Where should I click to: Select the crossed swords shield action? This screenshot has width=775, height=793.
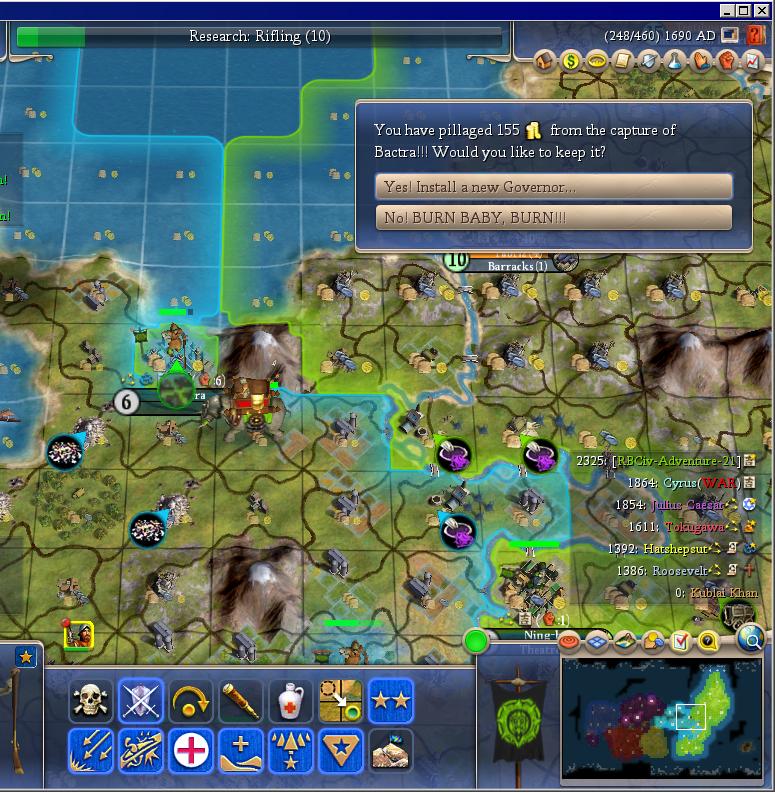coord(141,701)
